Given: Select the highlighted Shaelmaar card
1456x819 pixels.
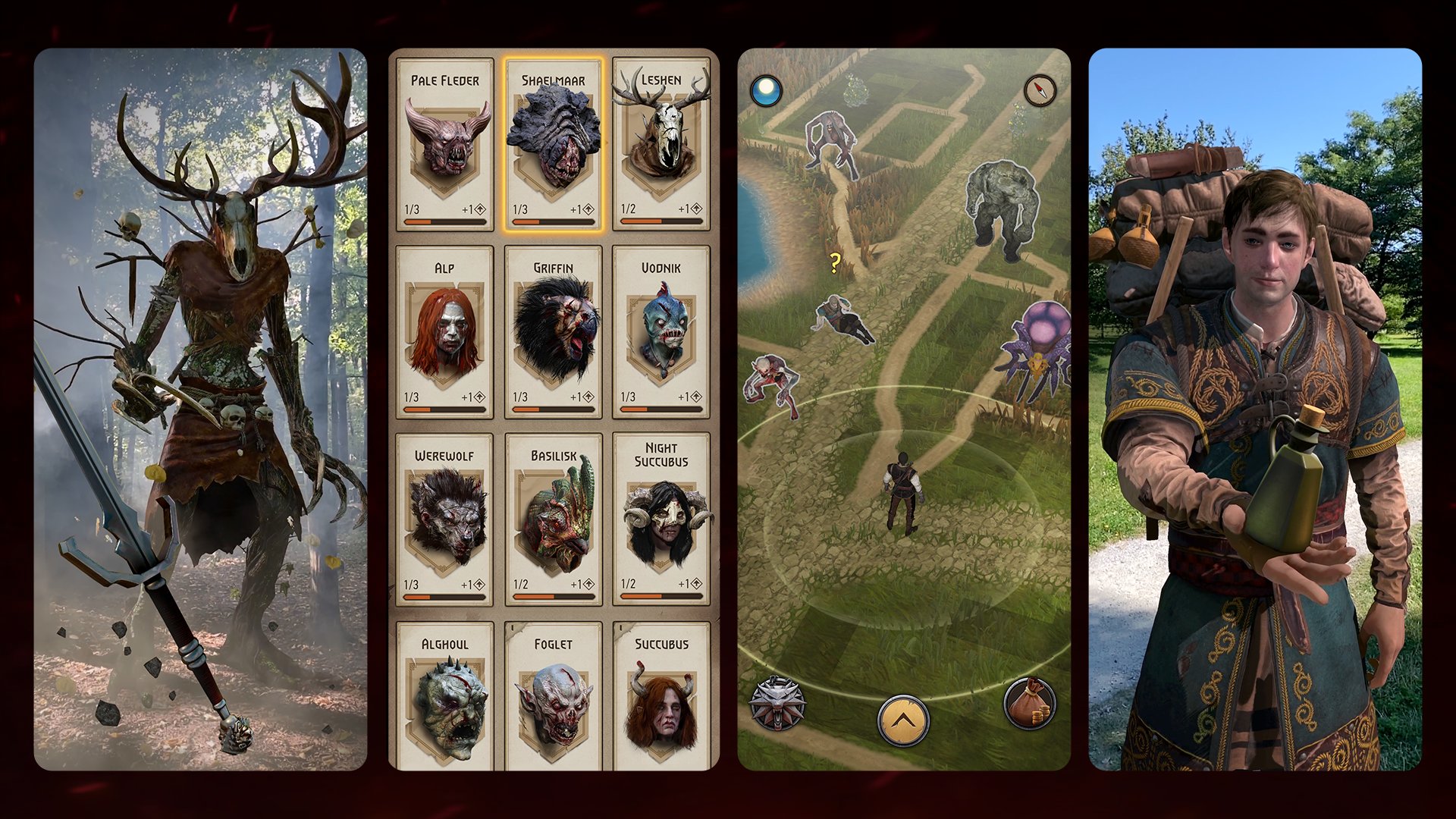Looking at the screenshot, I should tap(554, 144).
